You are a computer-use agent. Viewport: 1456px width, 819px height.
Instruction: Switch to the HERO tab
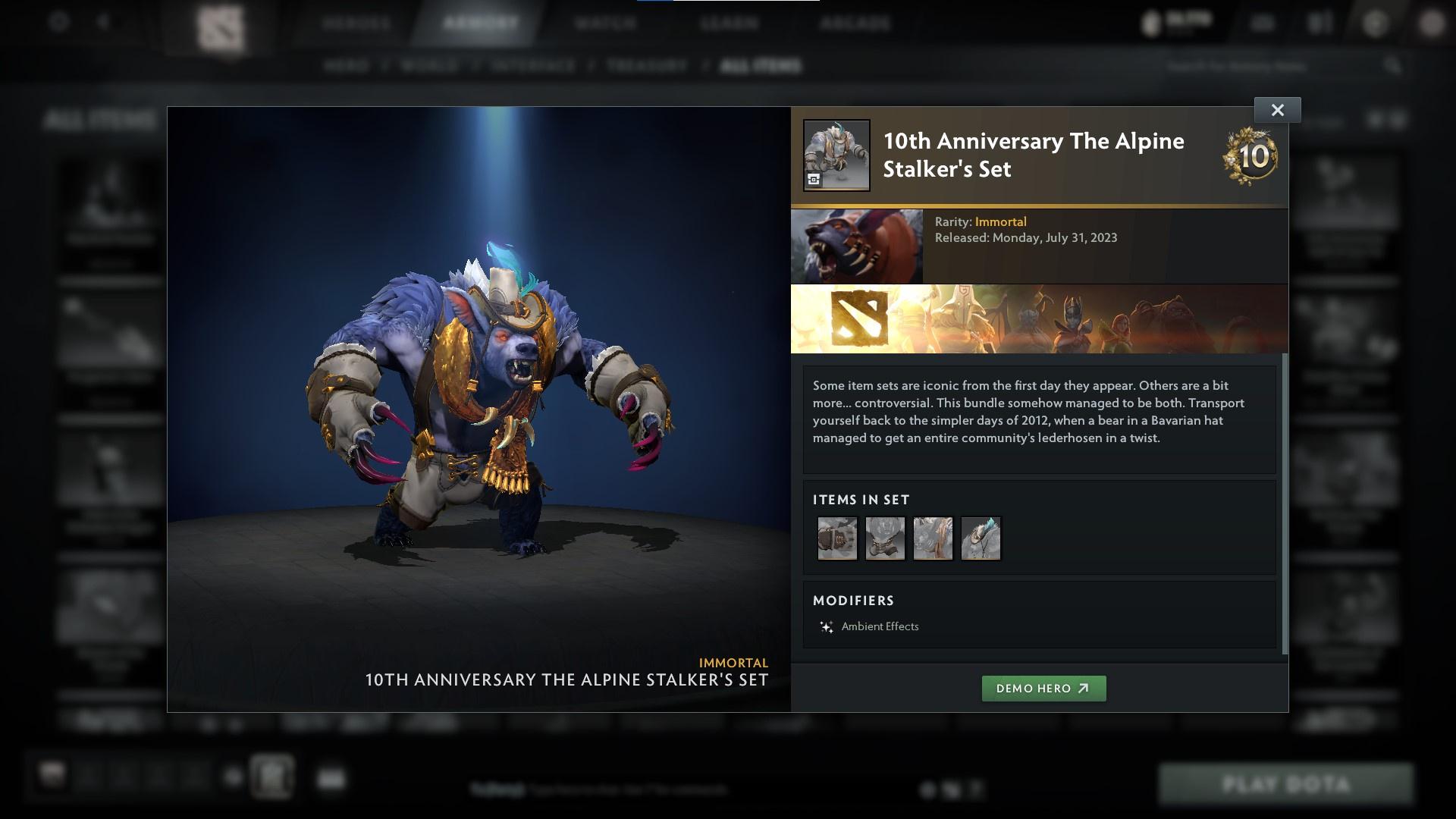tap(348, 66)
